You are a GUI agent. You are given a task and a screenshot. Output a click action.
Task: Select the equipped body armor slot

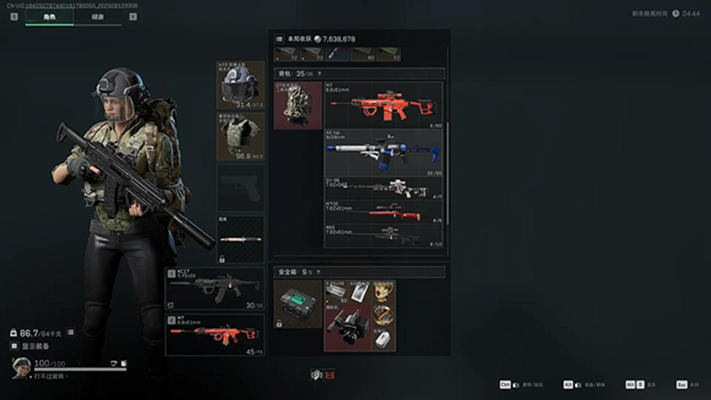[241, 136]
